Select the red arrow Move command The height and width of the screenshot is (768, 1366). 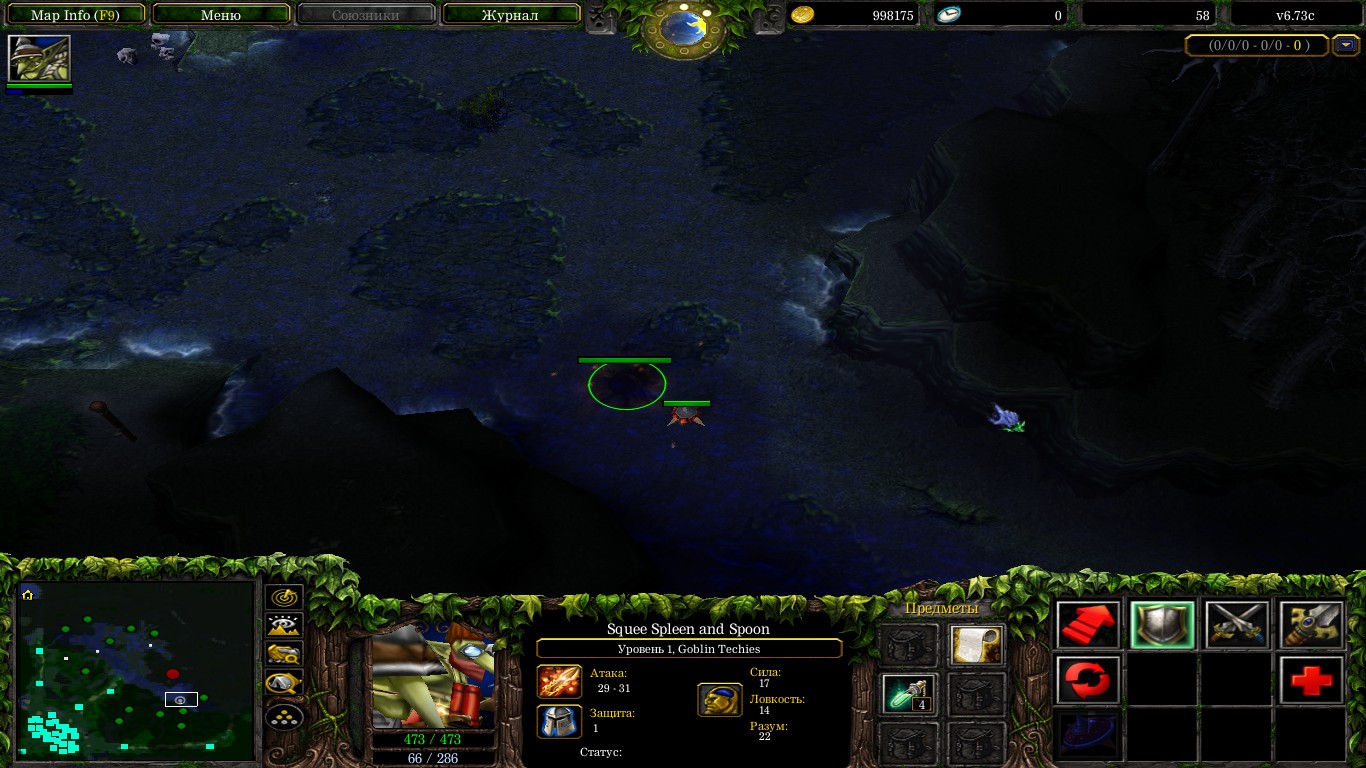(1088, 626)
